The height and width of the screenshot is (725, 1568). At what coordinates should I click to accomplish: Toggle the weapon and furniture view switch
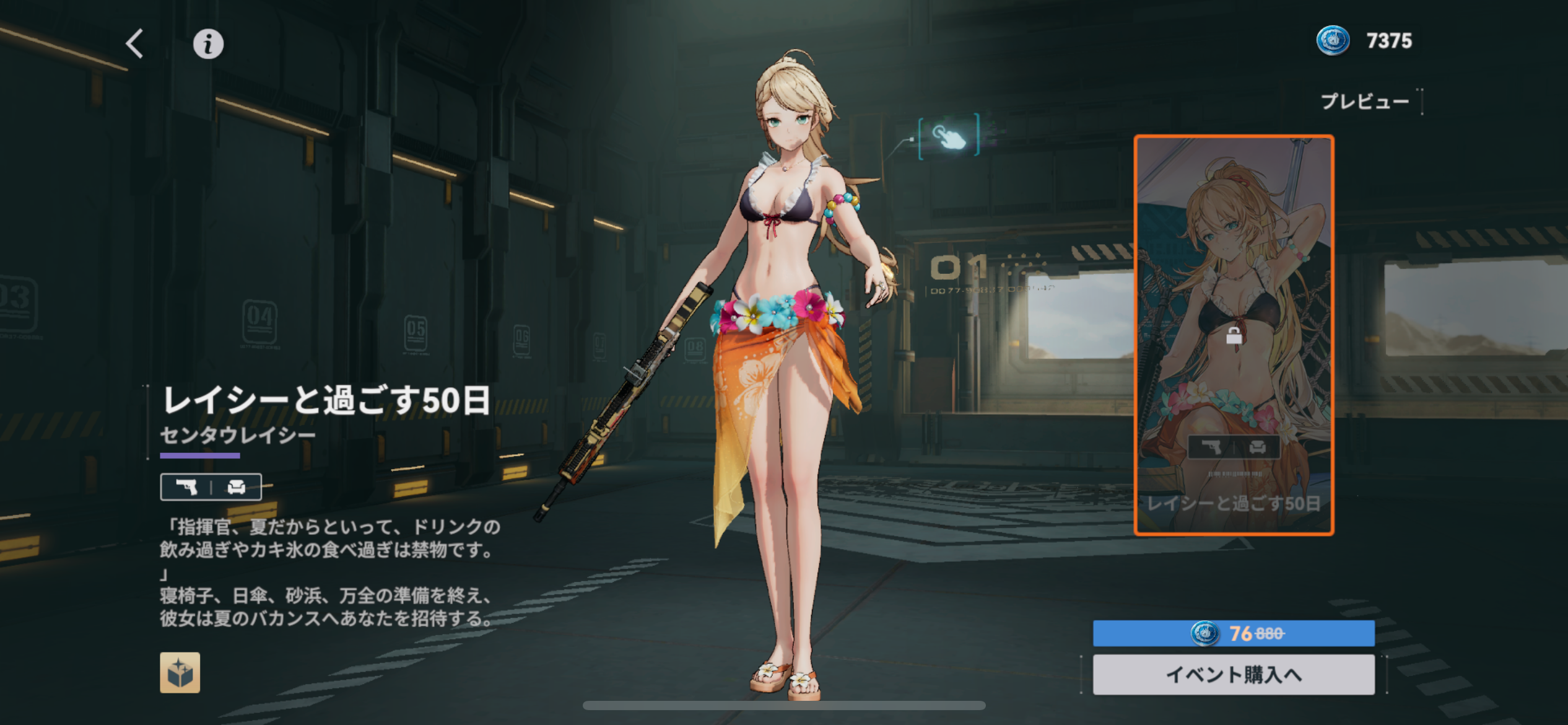(211, 487)
